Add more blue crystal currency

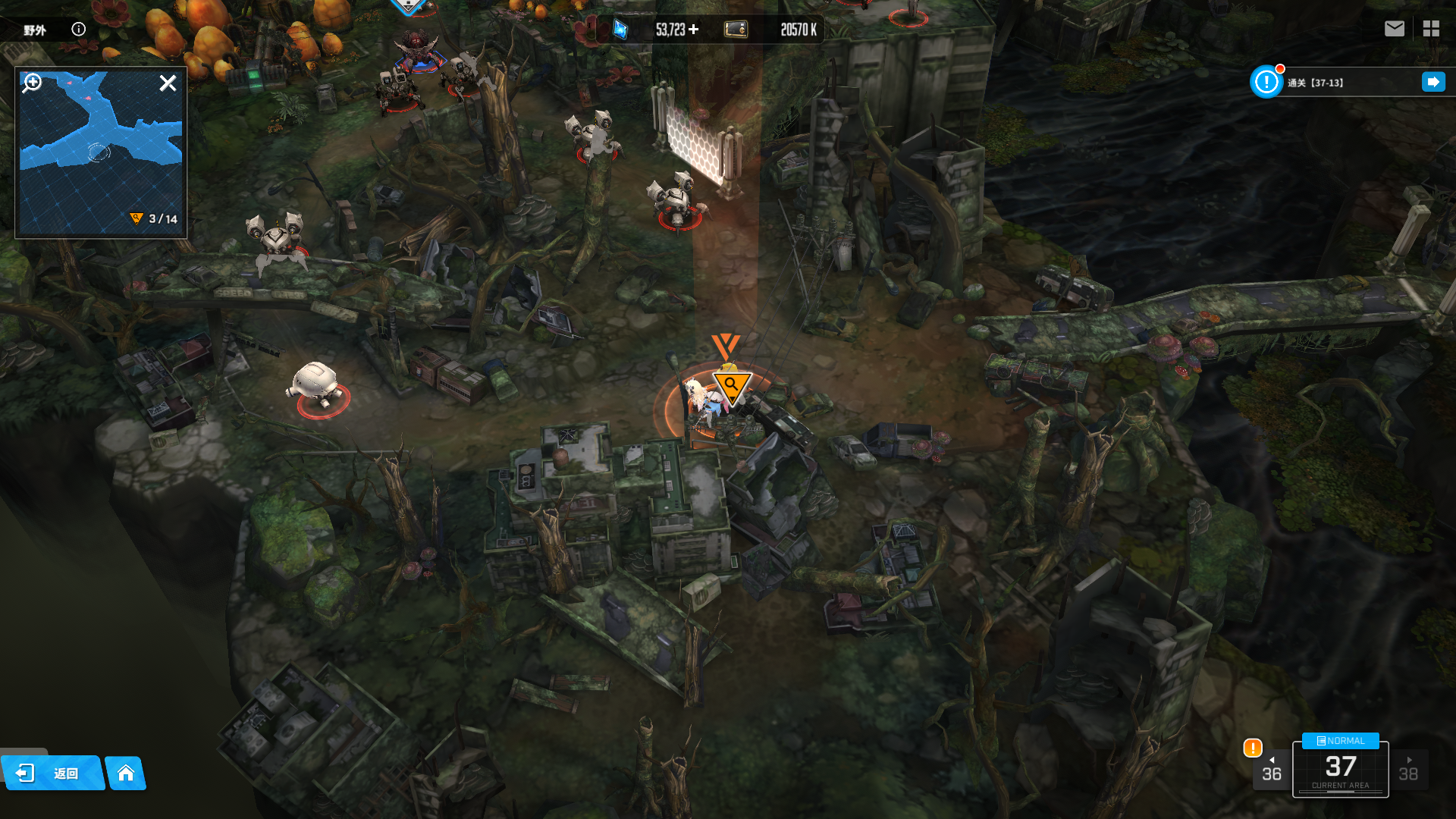[x=694, y=30]
